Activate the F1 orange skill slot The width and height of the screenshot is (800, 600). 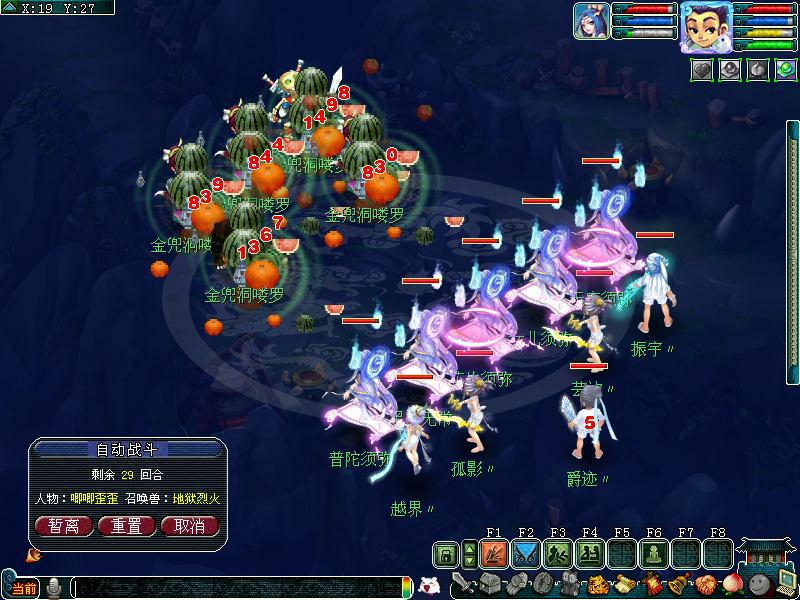click(x=494, y=554)
